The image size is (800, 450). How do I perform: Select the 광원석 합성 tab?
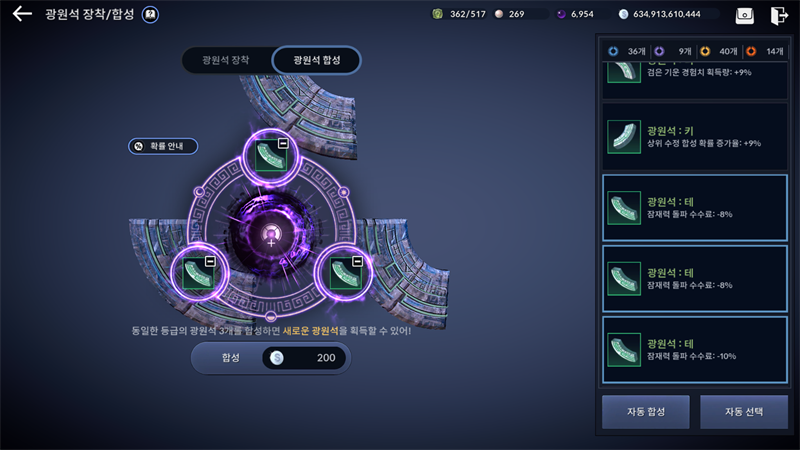pyautogui.click(x=316, y=60)
